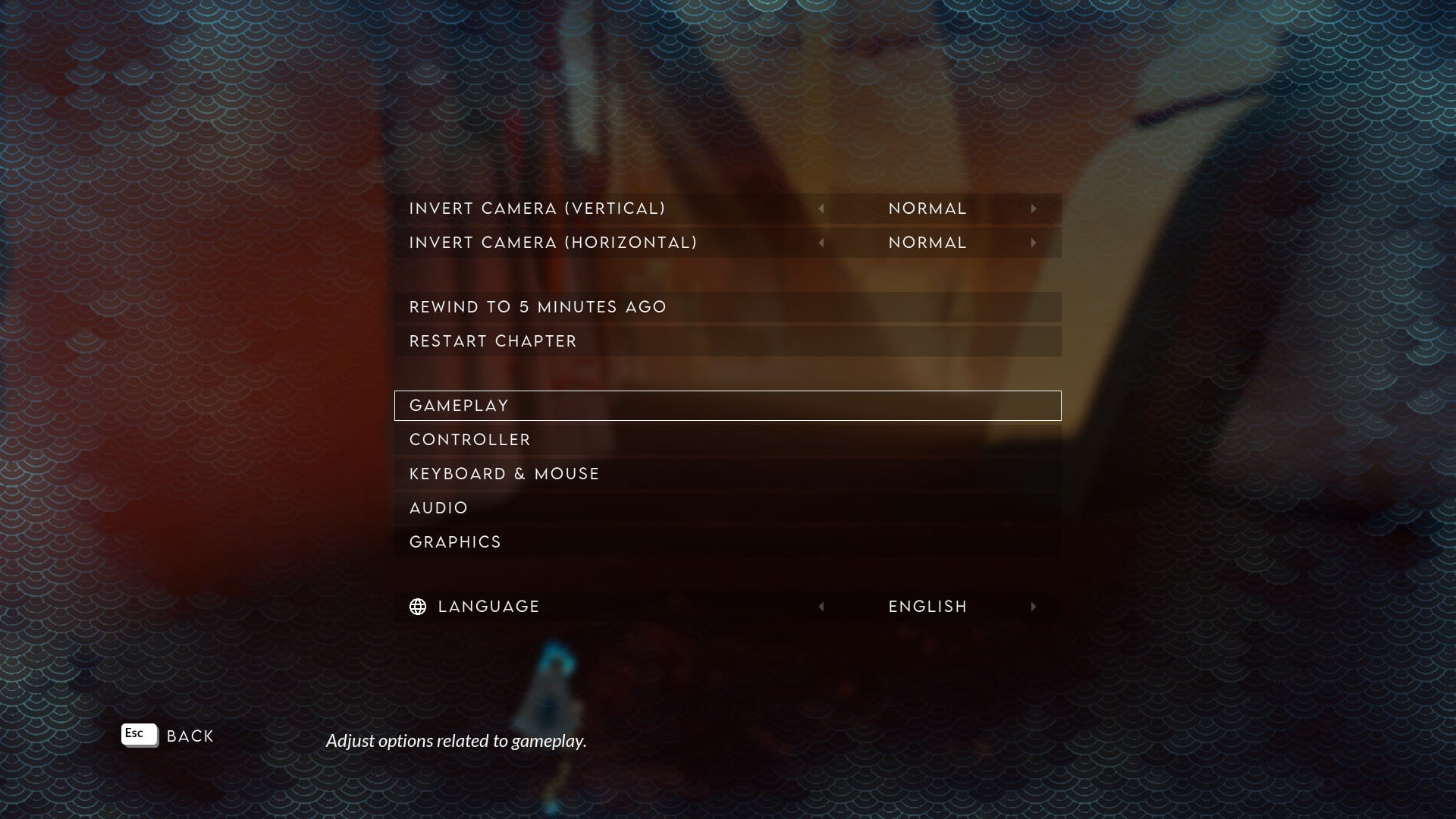Click the ENGLISH language value
1456x819 pixels.
(927, 606)
